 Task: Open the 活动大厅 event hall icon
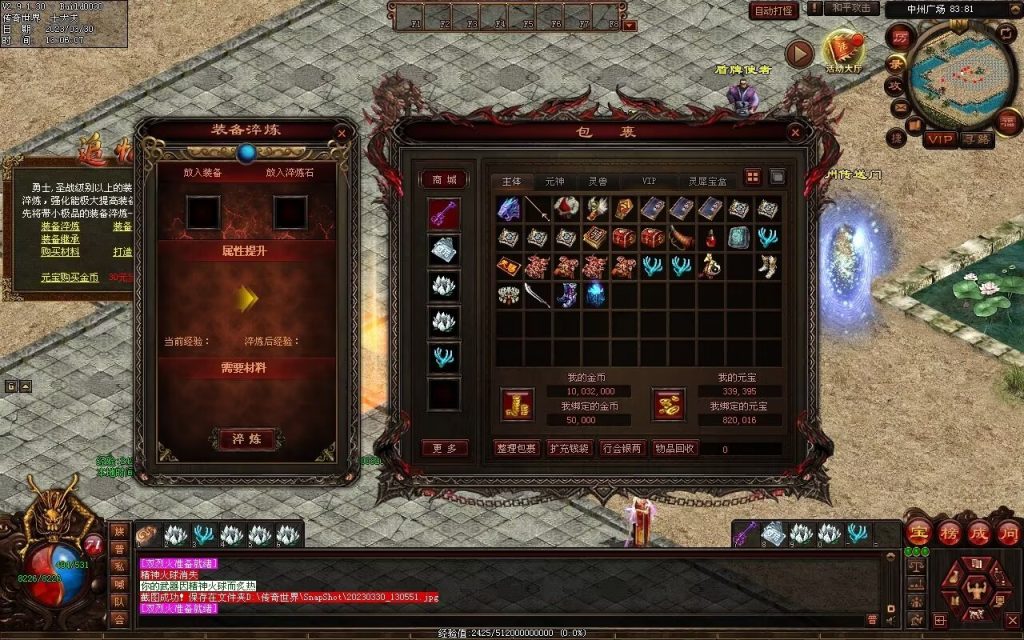pos(843,50)
